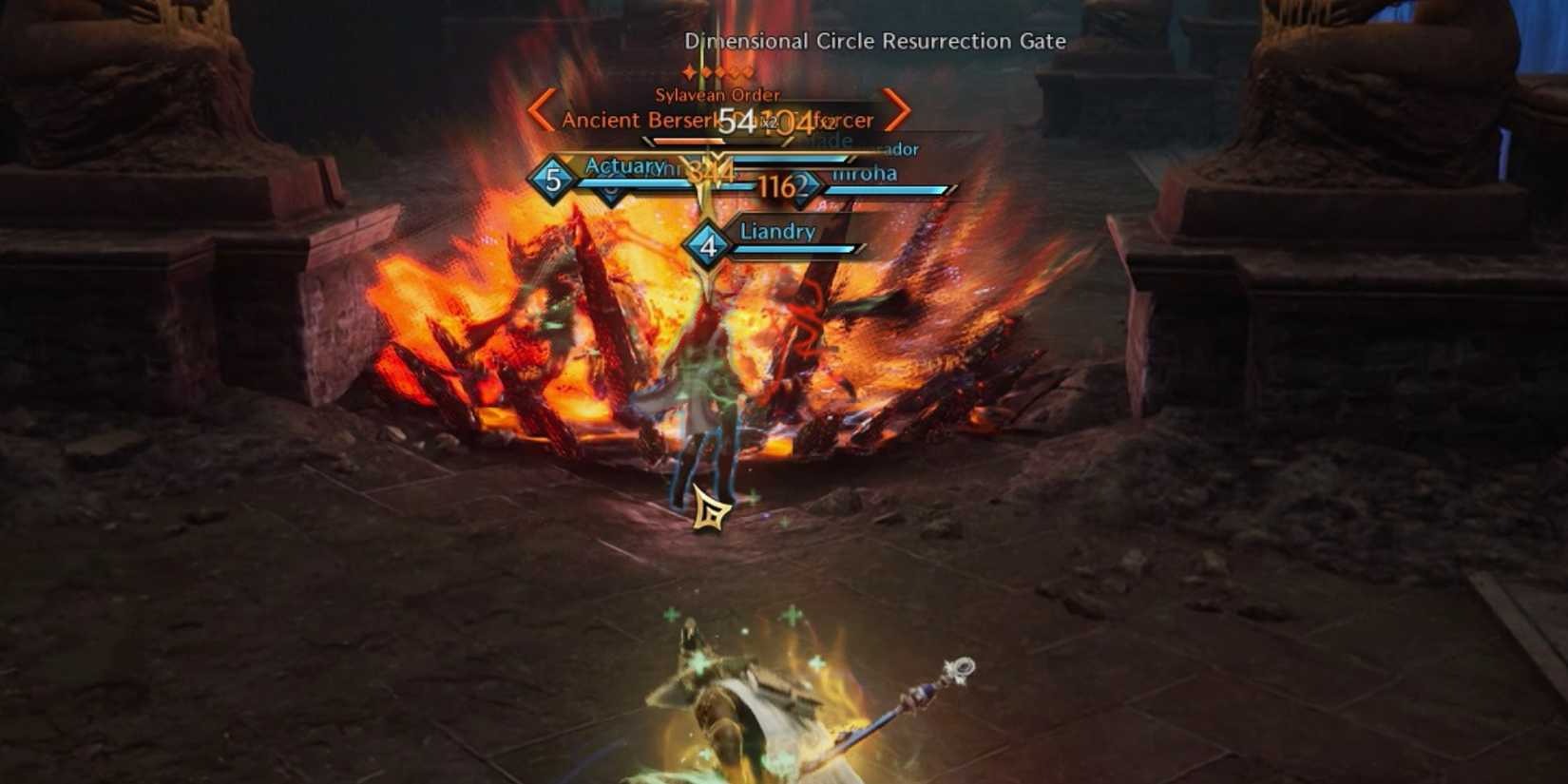
Task: Expand the Sylavean Order faction label
Action: [717, 95]
